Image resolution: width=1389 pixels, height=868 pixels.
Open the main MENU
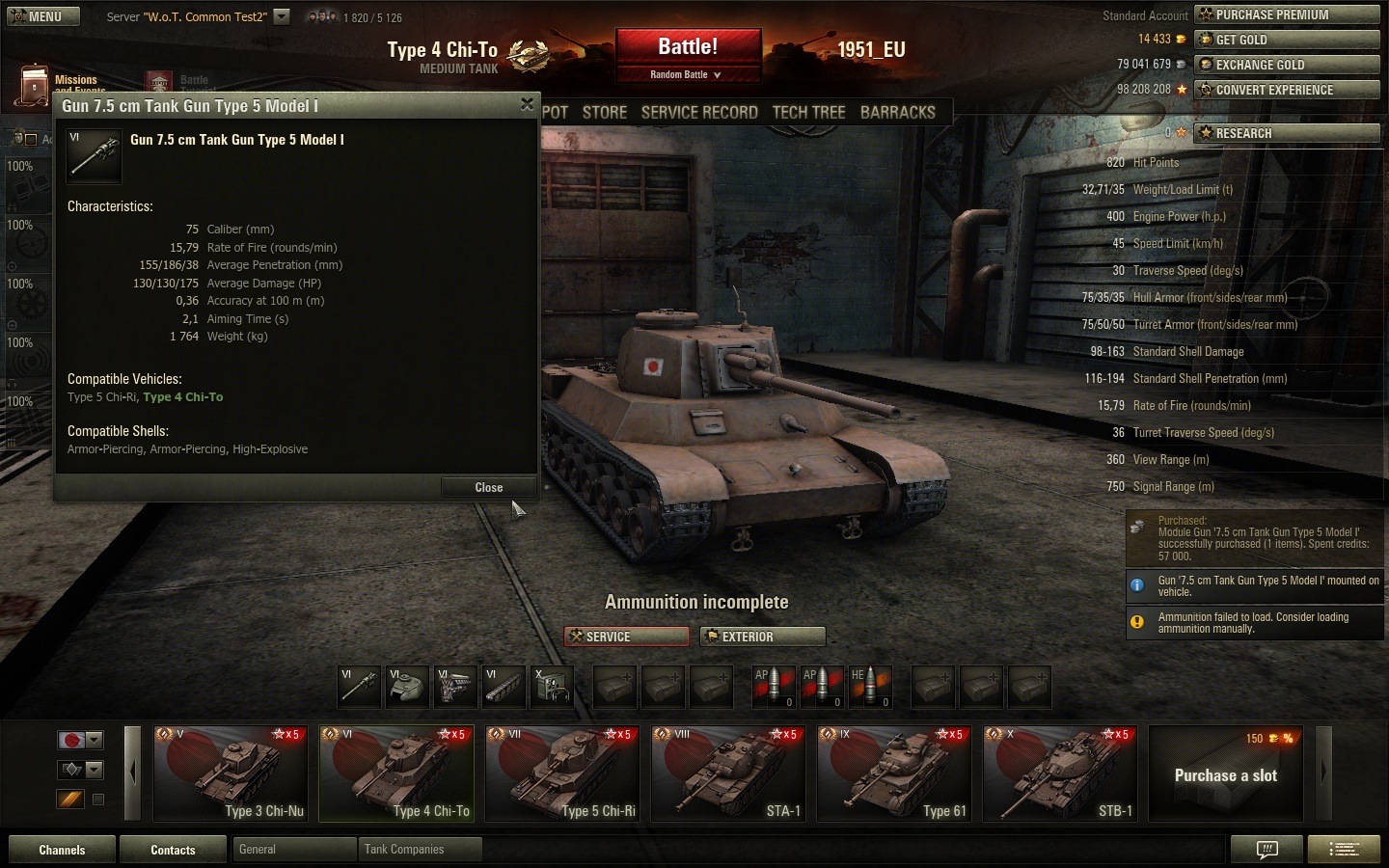pyautogui.click(x=43, y=16)
